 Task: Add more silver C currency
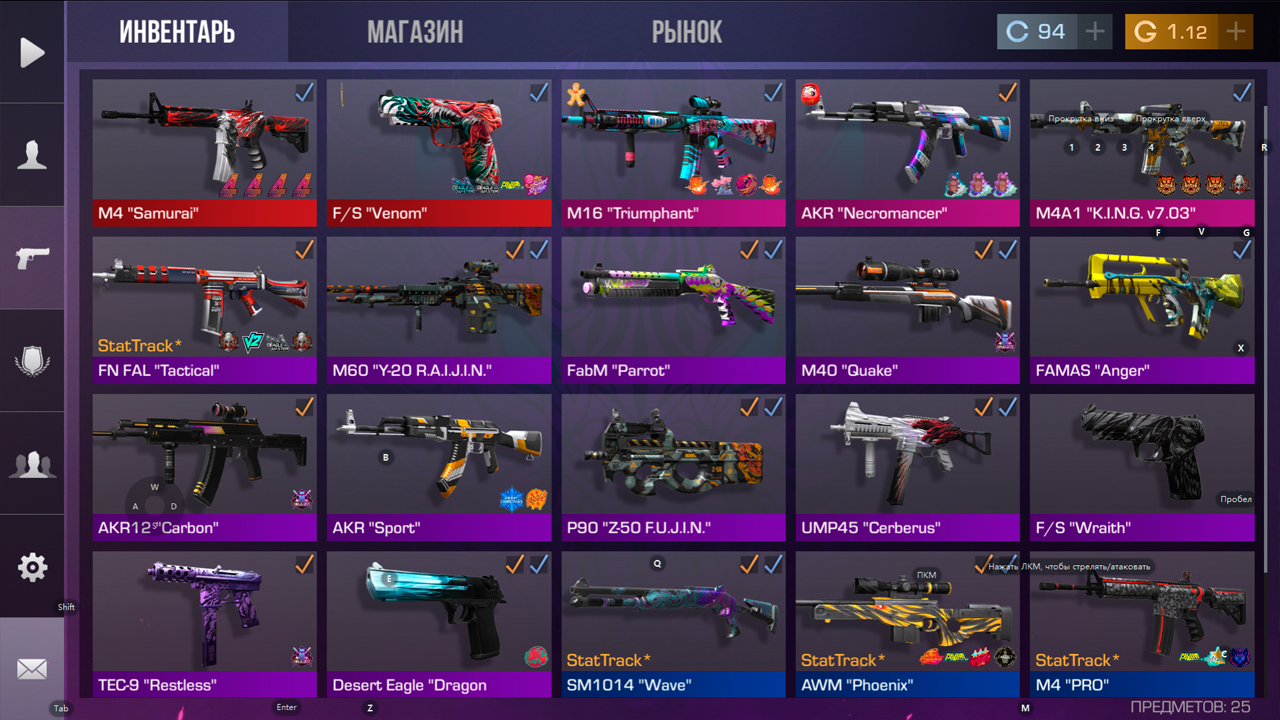(x=1095, y=32)
